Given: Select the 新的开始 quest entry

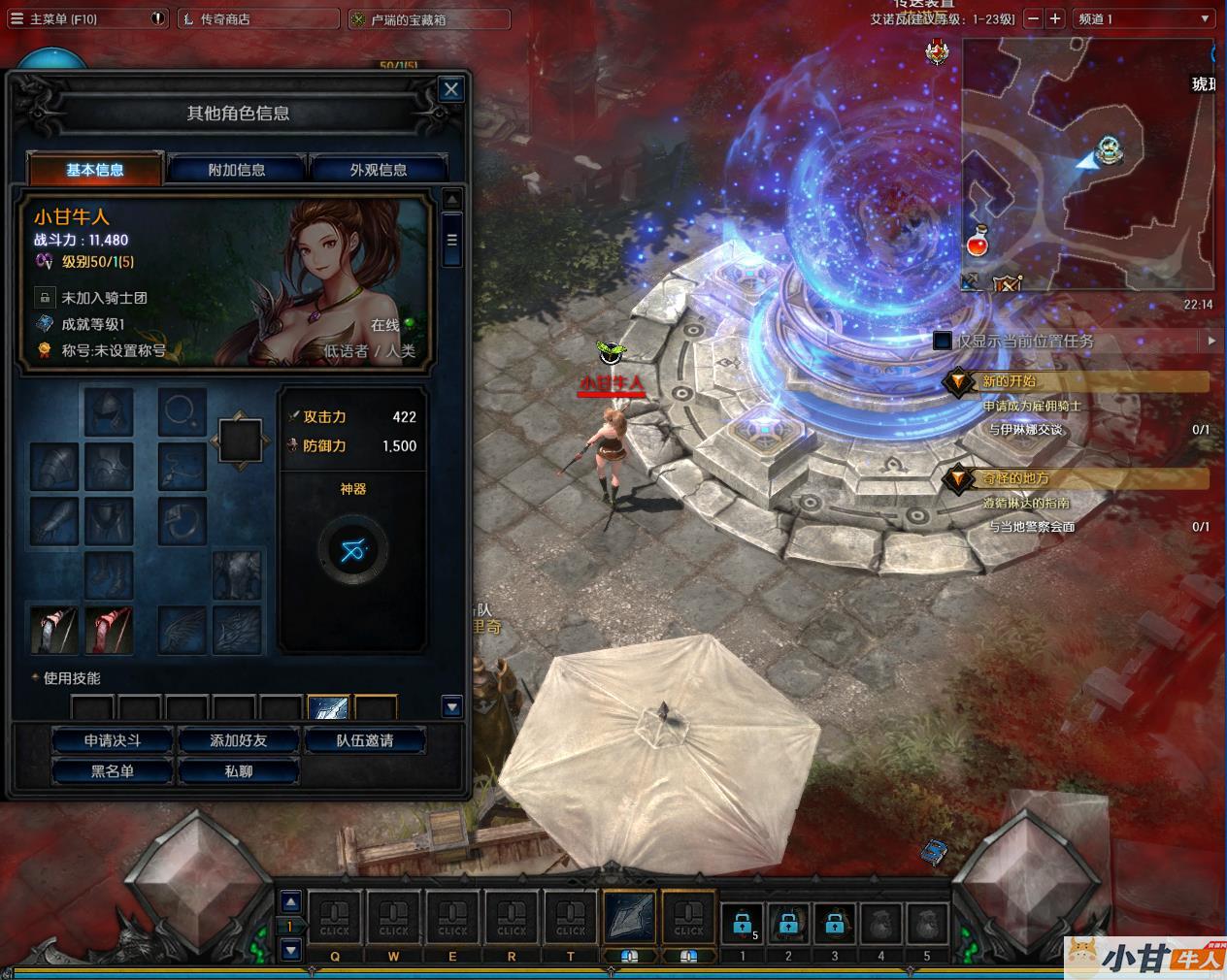Looking at the screenshot, I should pyautogui.click(x=1010, y=381).
